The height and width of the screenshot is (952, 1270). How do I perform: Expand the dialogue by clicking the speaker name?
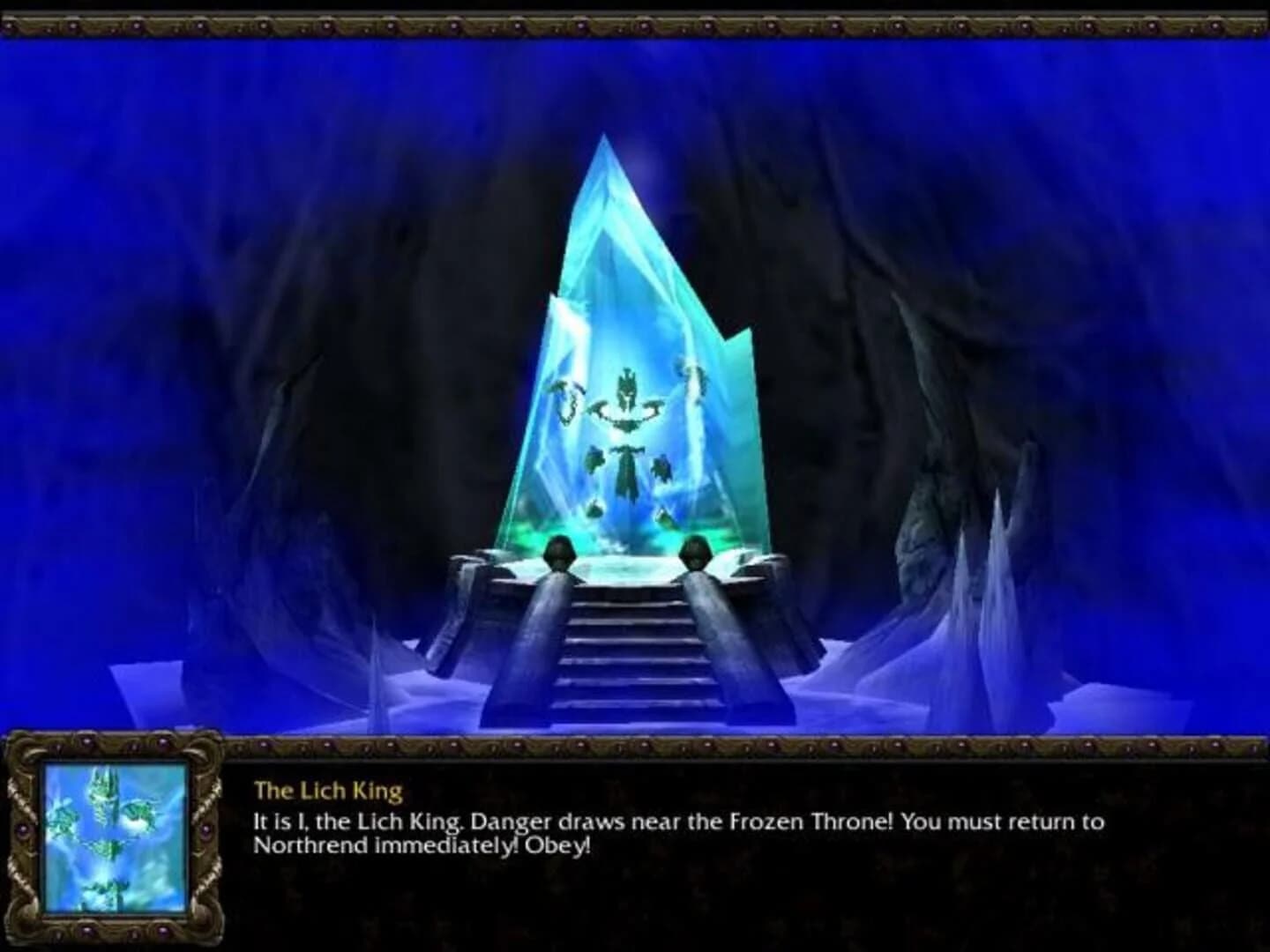[329, 791]
